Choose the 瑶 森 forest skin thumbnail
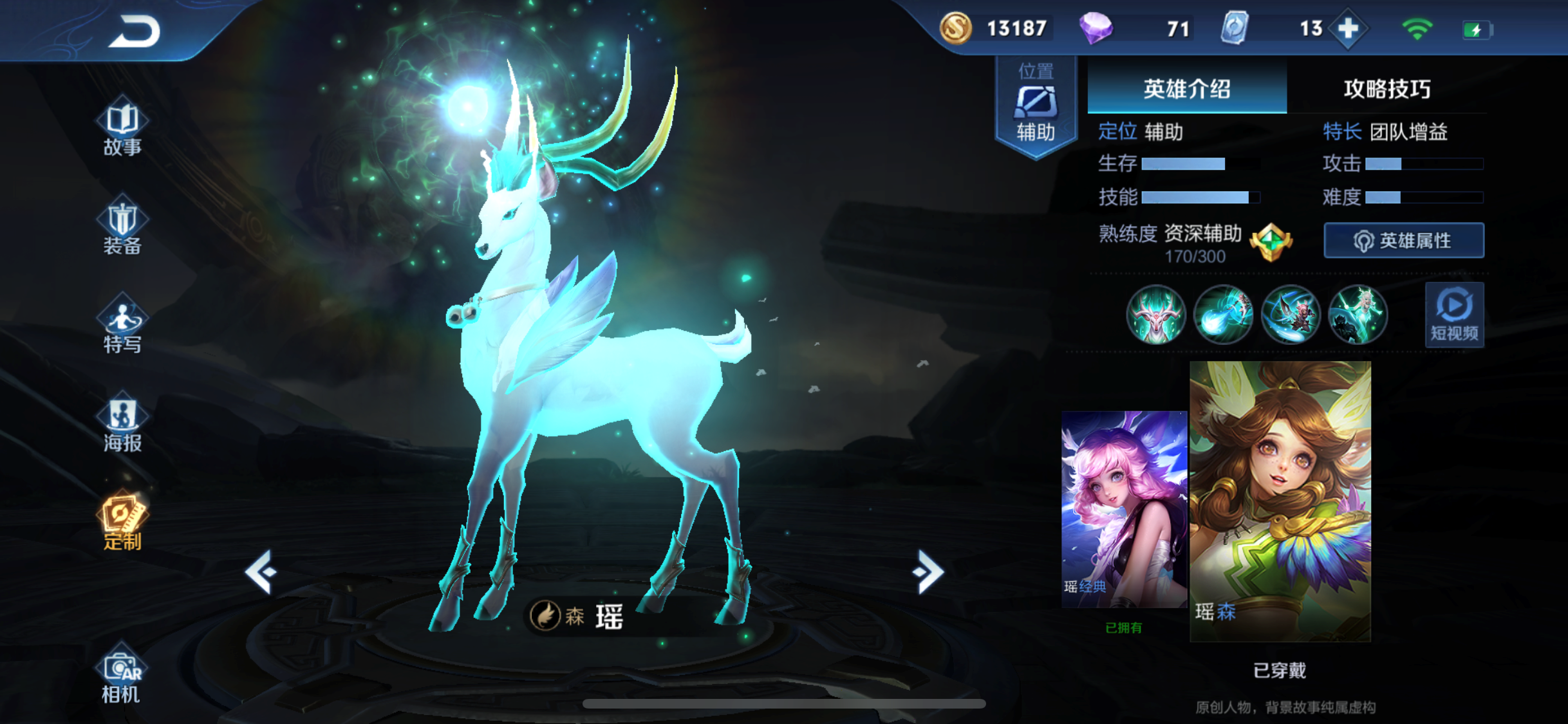The height and width of the screenshot is (724, 1568). (x=1280, y=501)
